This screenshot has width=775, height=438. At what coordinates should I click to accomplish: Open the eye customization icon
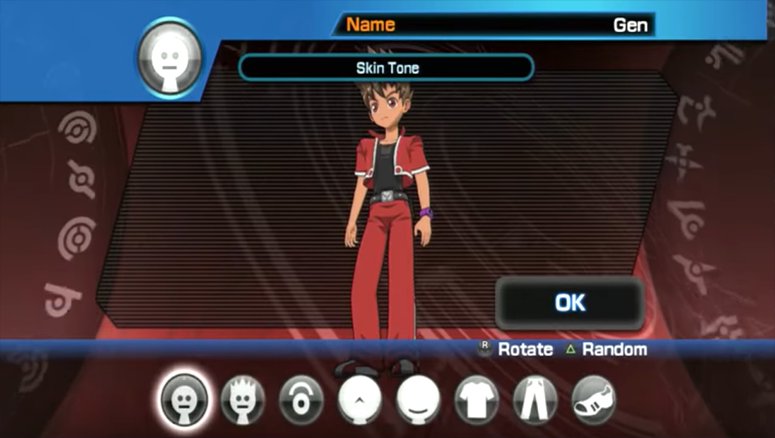[x=299, y=399]
